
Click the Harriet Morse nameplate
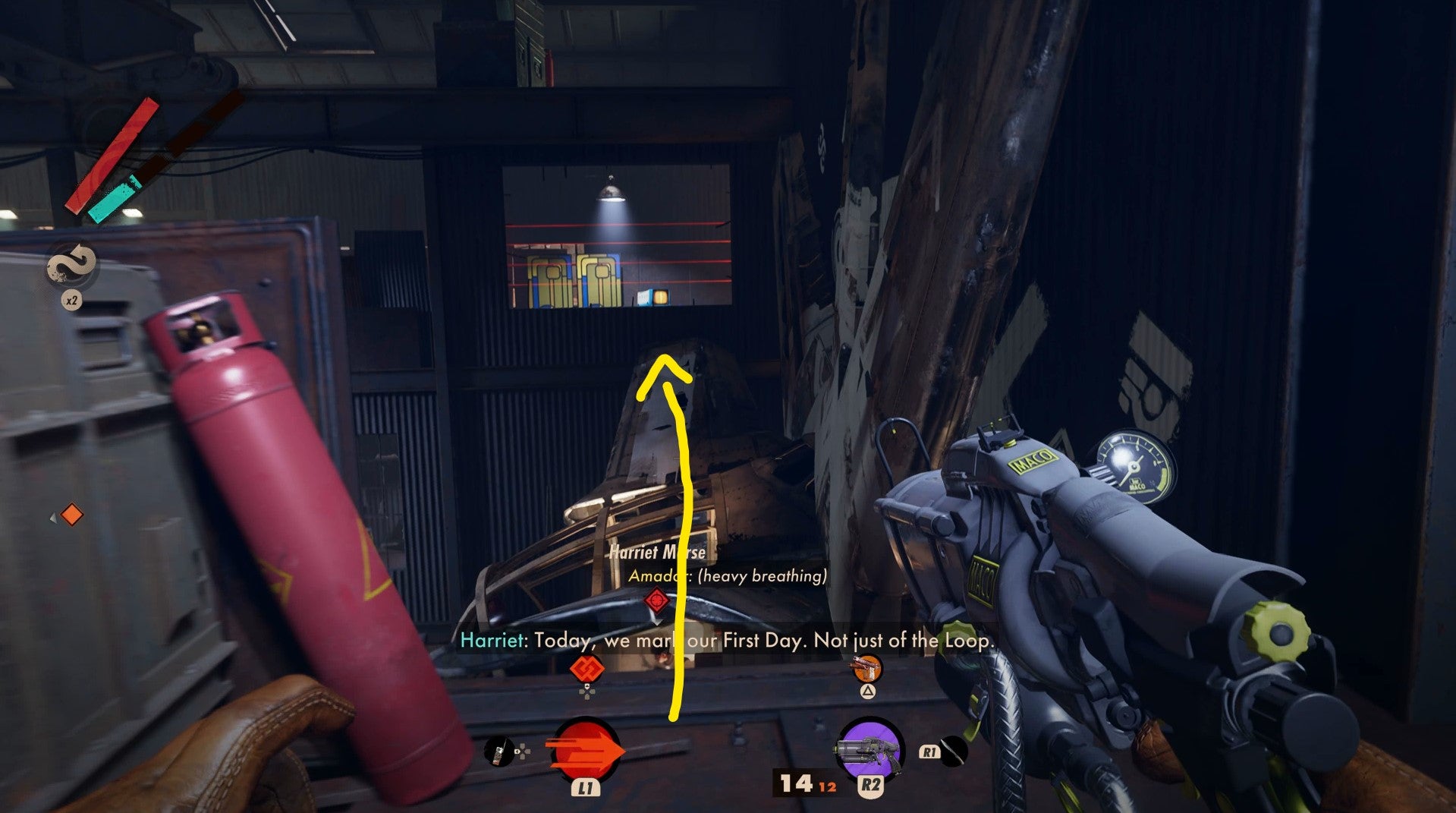coord(659,553)
